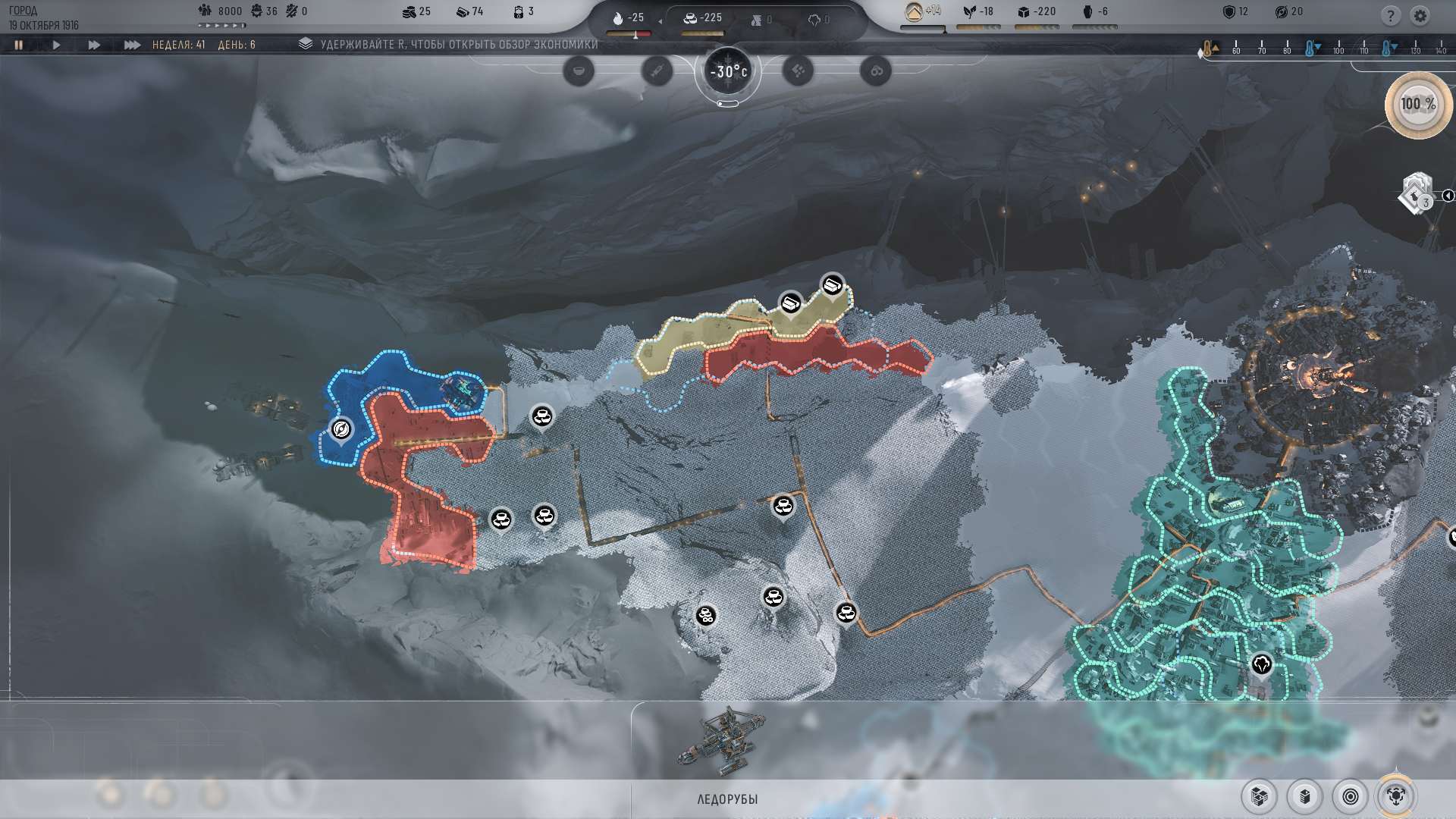Toggle the pause button in the speed controls
Viewport: 1456px width, 819px height.
point(19,44)
